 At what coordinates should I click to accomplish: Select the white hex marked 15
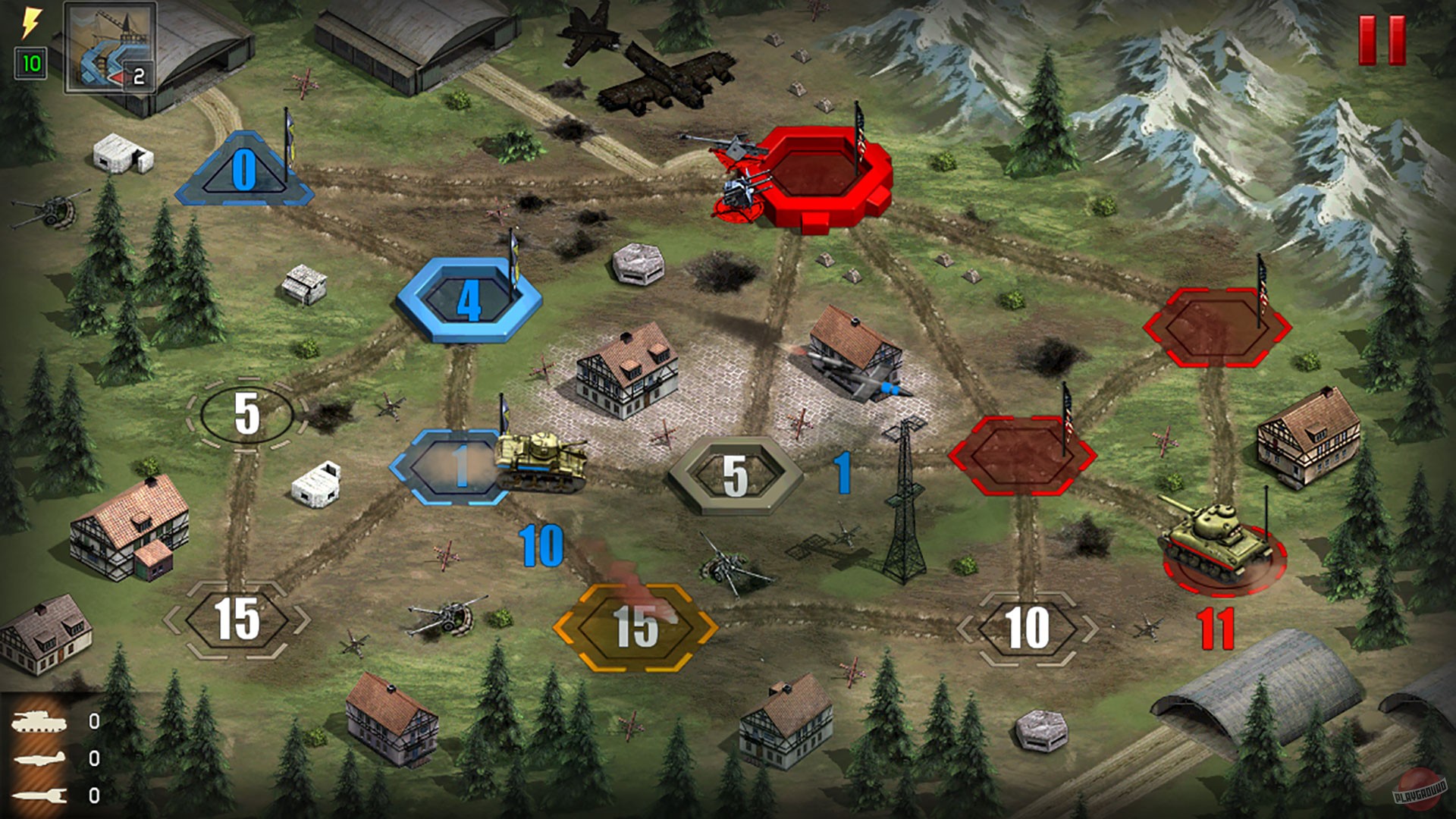[x=237, y=620]
